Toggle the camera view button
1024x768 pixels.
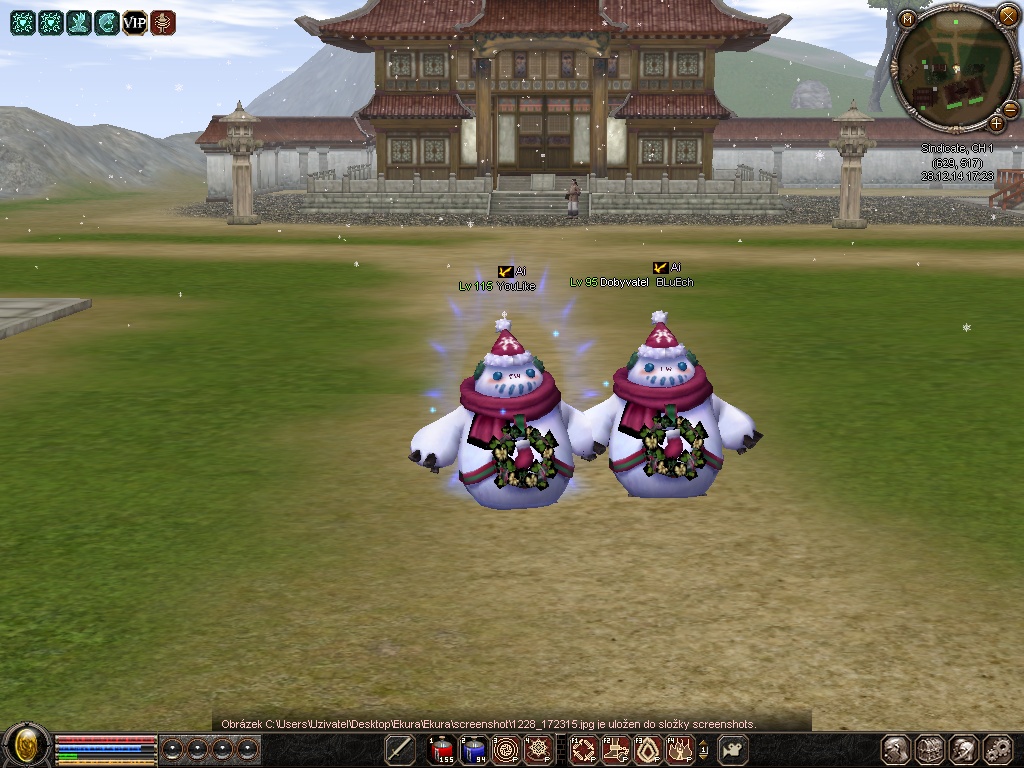(735, 750)
